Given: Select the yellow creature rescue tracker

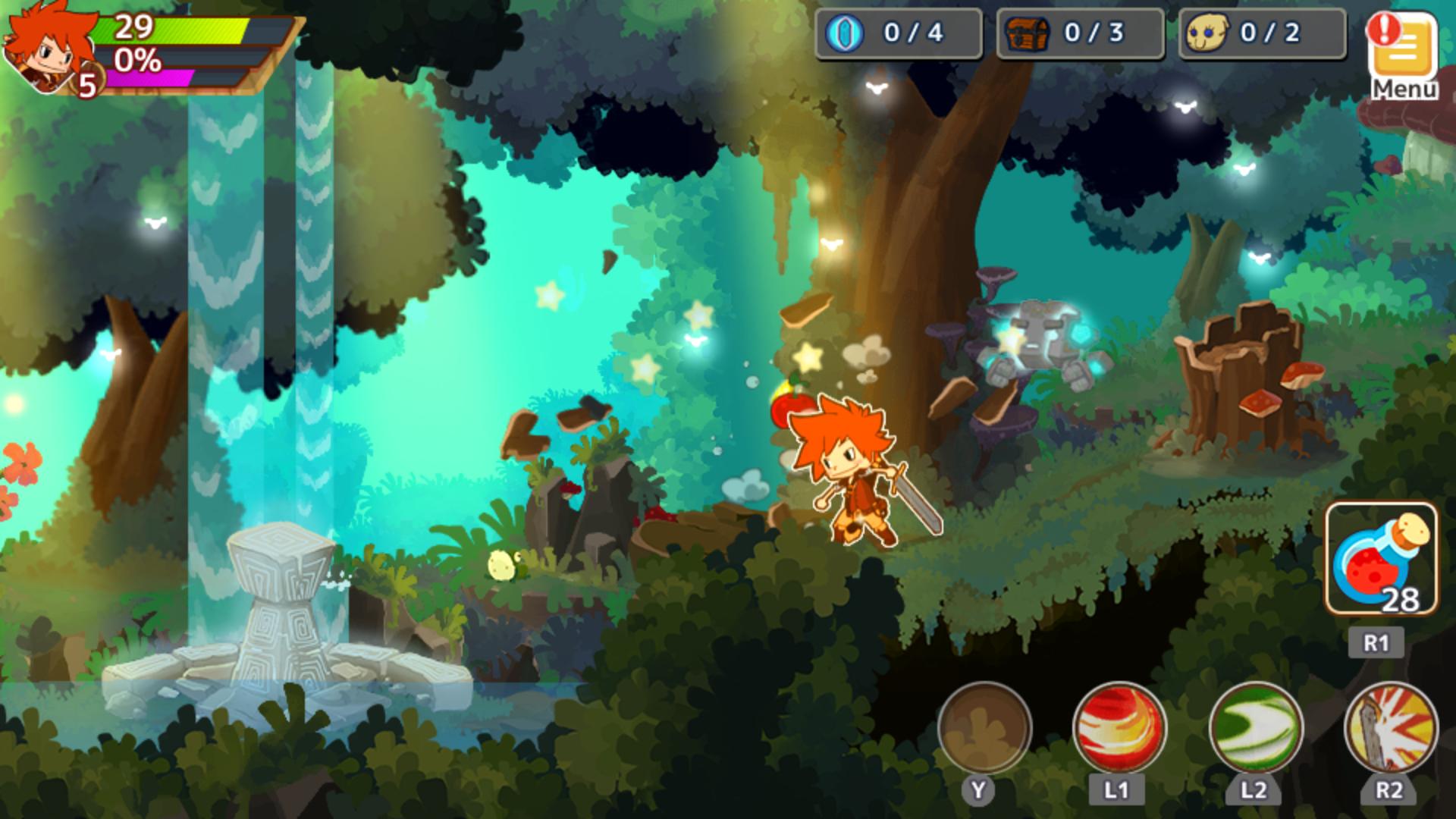Looking at the screenshot, I should pyautogui.click(x=1262, y=33).
